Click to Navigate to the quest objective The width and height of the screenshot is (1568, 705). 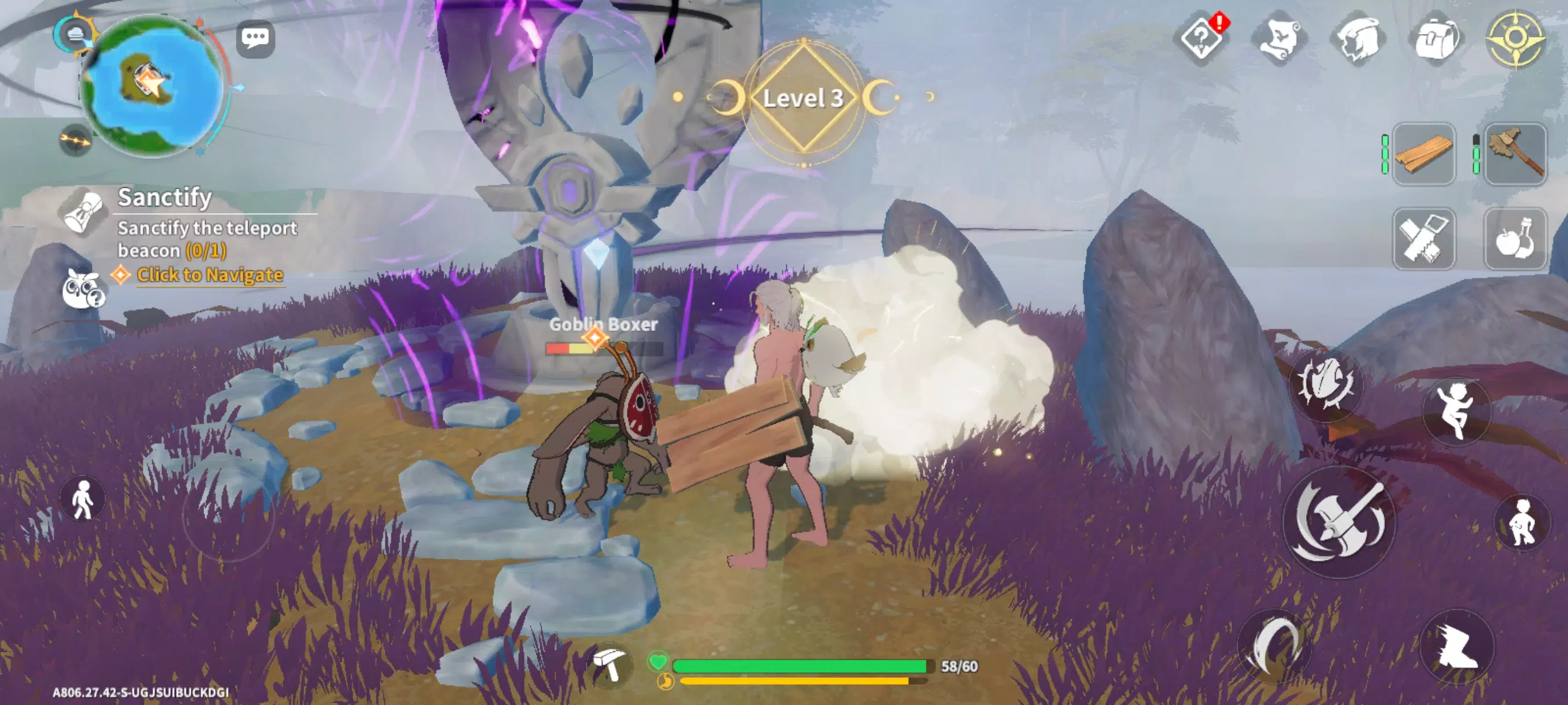pos(210,275)
